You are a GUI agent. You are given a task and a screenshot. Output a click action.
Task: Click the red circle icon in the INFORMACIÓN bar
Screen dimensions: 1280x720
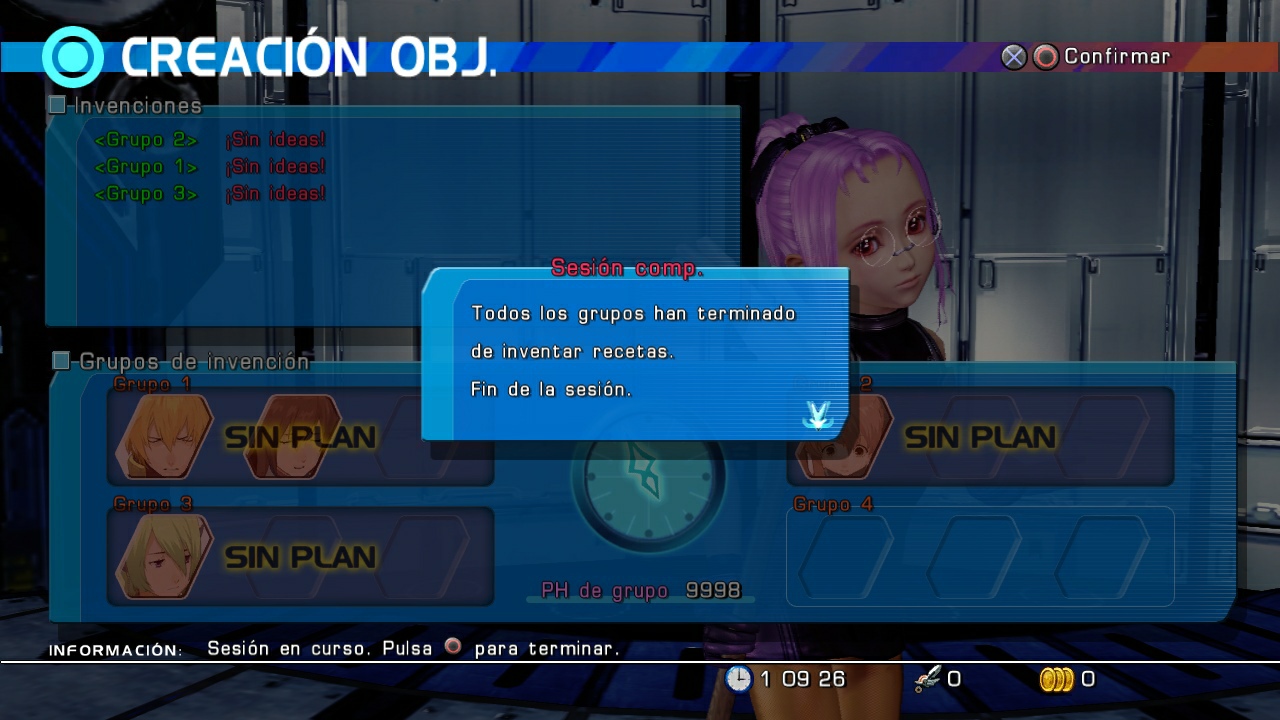click(x=453, y=647)
